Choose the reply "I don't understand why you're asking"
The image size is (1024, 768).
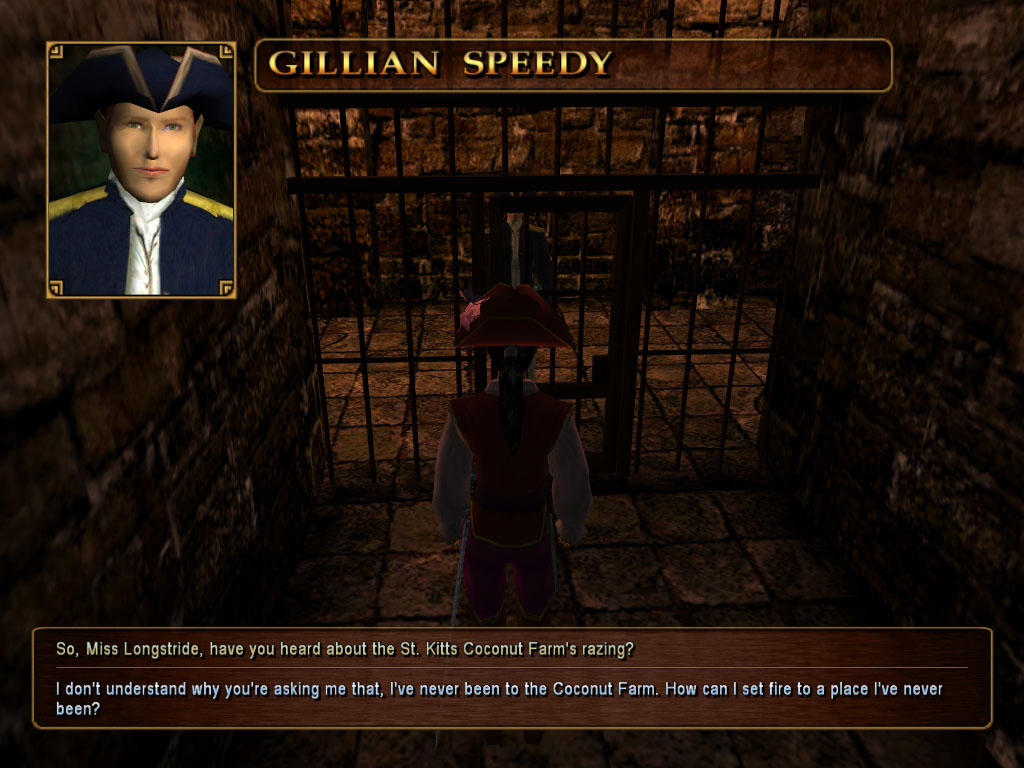pyautogui.click(x=500, y=699)
